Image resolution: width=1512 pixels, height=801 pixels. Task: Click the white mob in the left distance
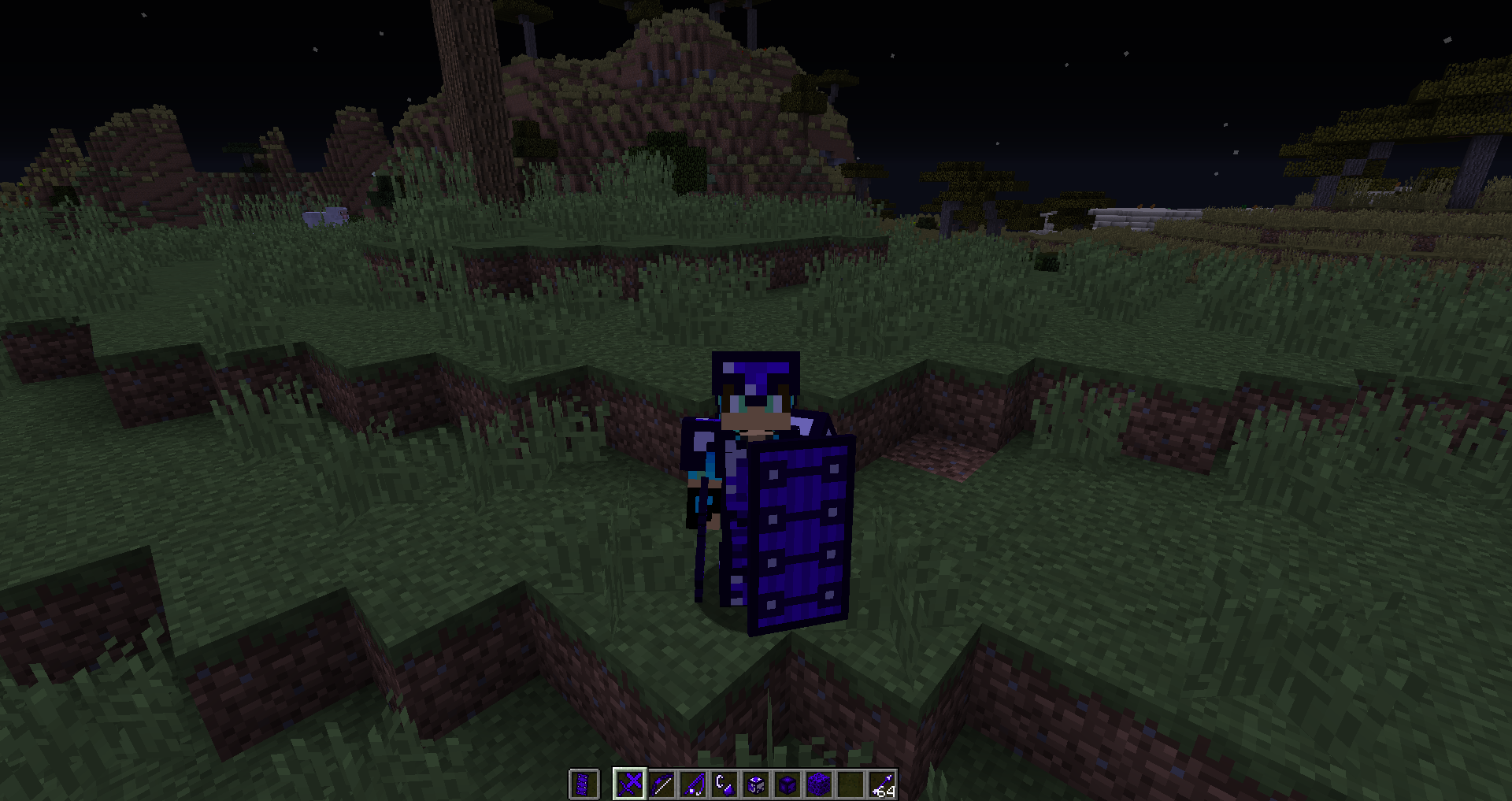pyautogui.click(x=323, y=214)
